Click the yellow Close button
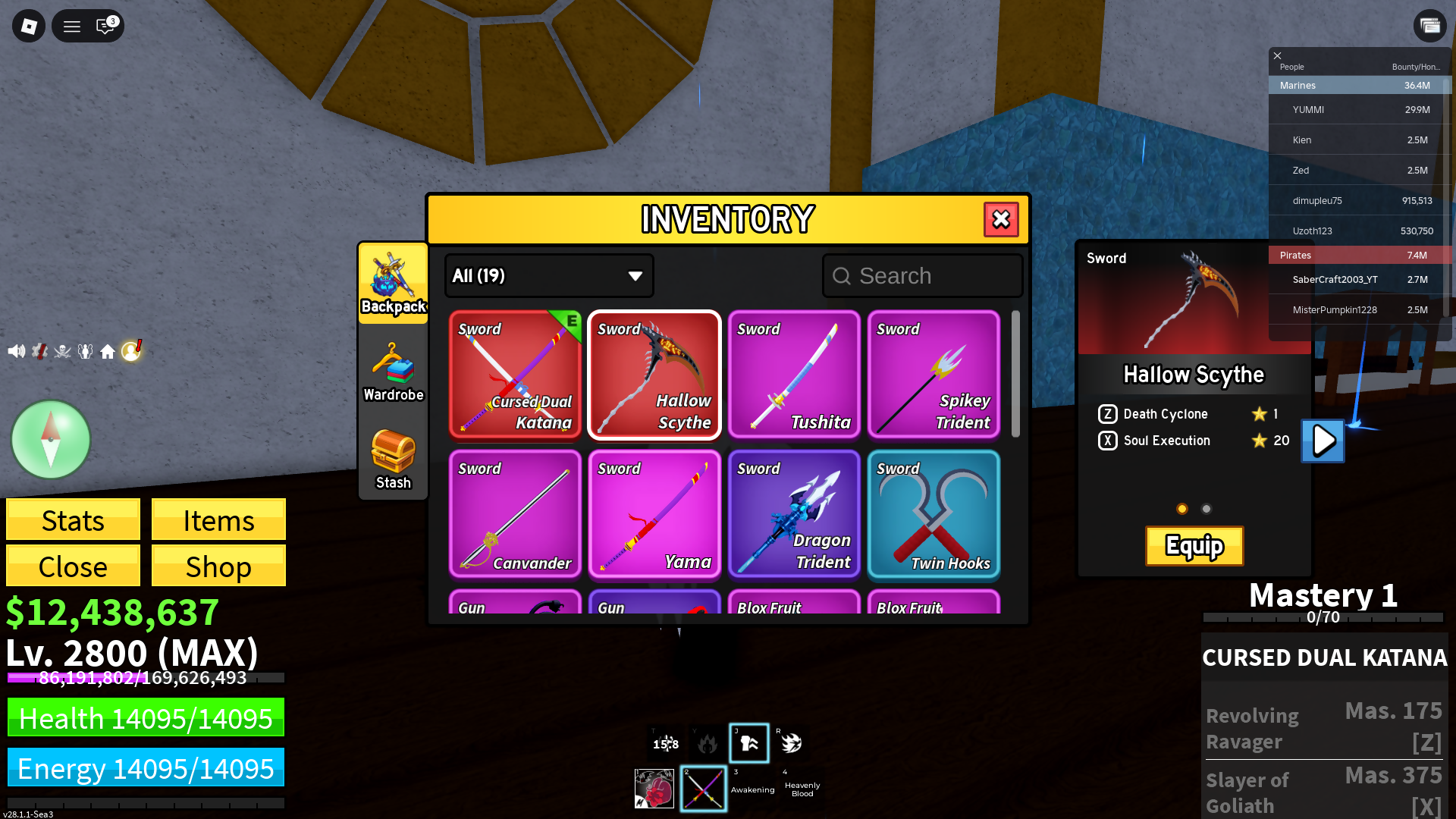Image resolution: width=1456 pixels, height=819 pixels. [73, 566]
